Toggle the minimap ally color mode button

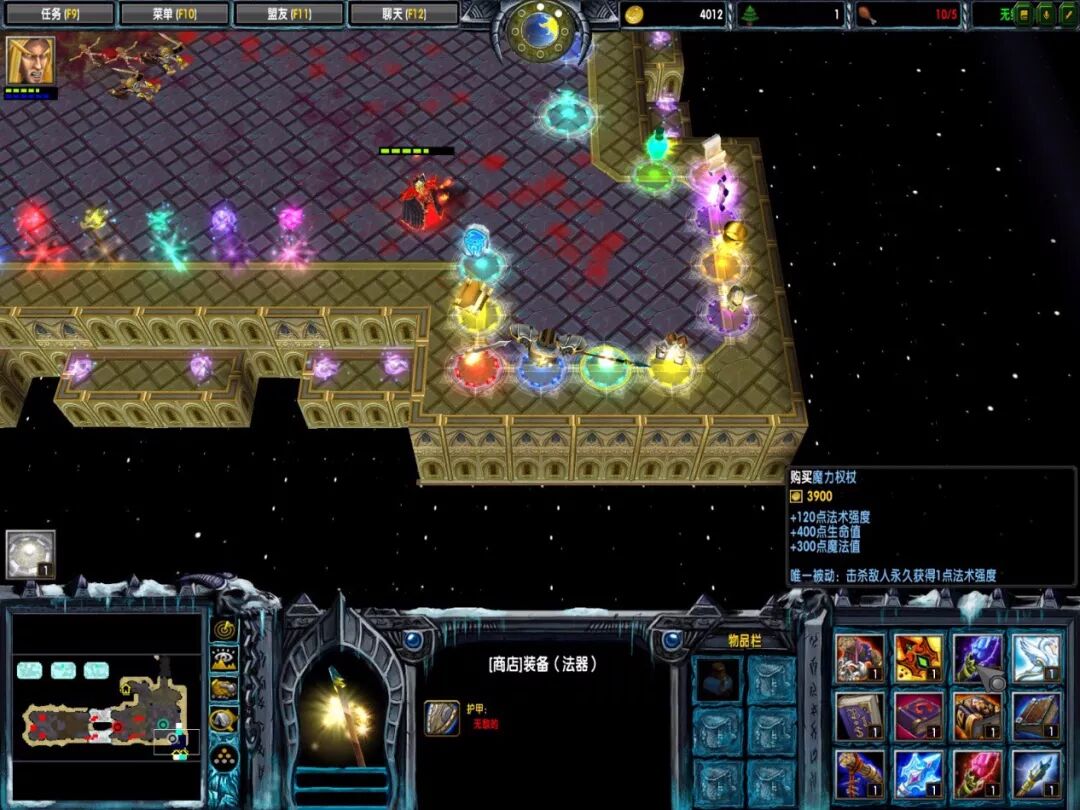pyautogui.click(x=224, y=689)
